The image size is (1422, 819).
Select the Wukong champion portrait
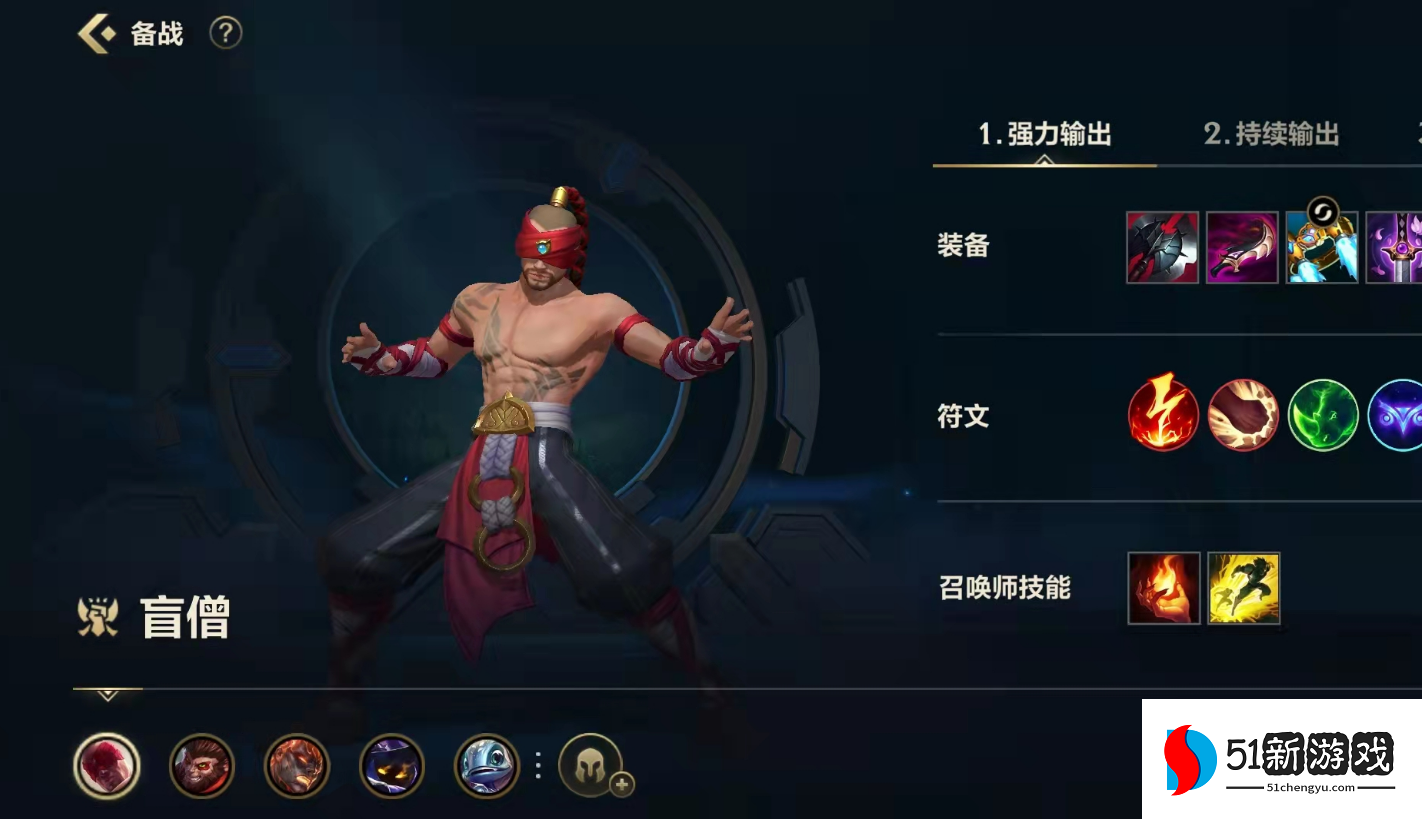[x=202, y=766]
